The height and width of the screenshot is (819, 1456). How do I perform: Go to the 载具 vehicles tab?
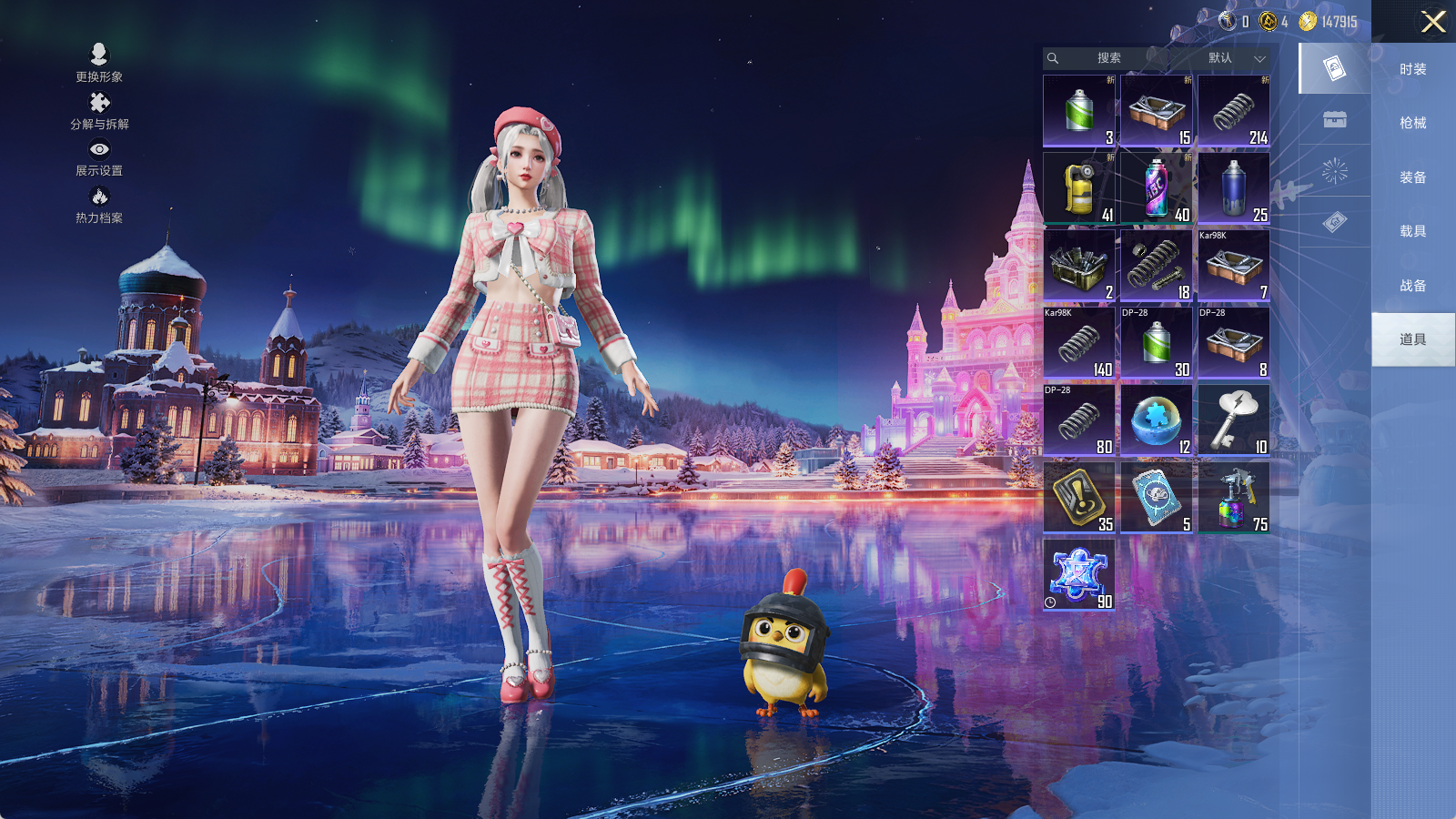point(1412,231)
